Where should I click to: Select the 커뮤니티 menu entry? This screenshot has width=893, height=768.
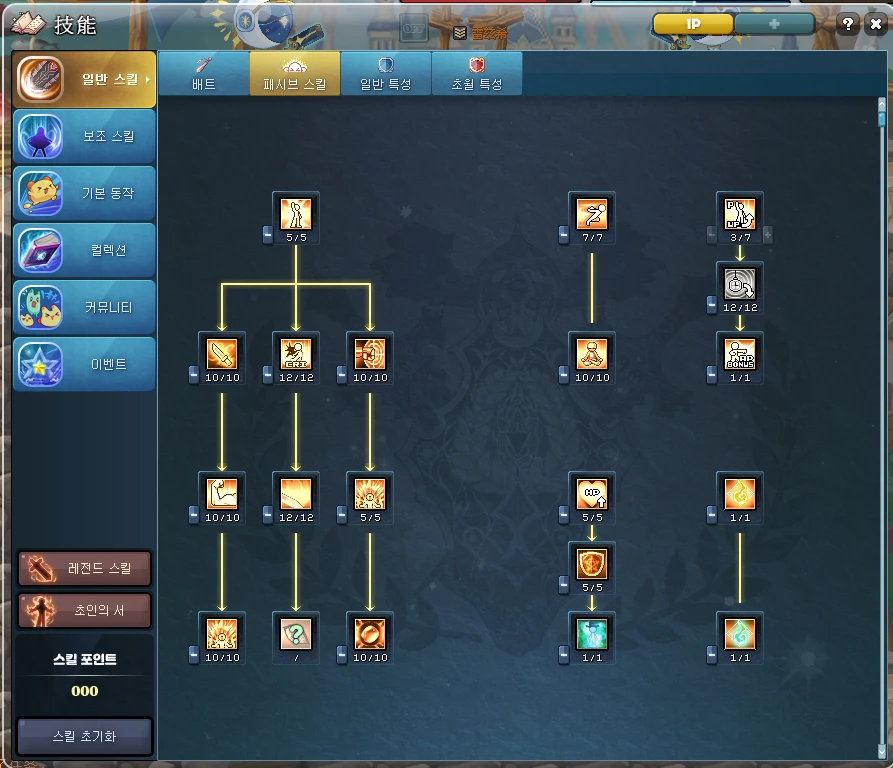point(85,308)
